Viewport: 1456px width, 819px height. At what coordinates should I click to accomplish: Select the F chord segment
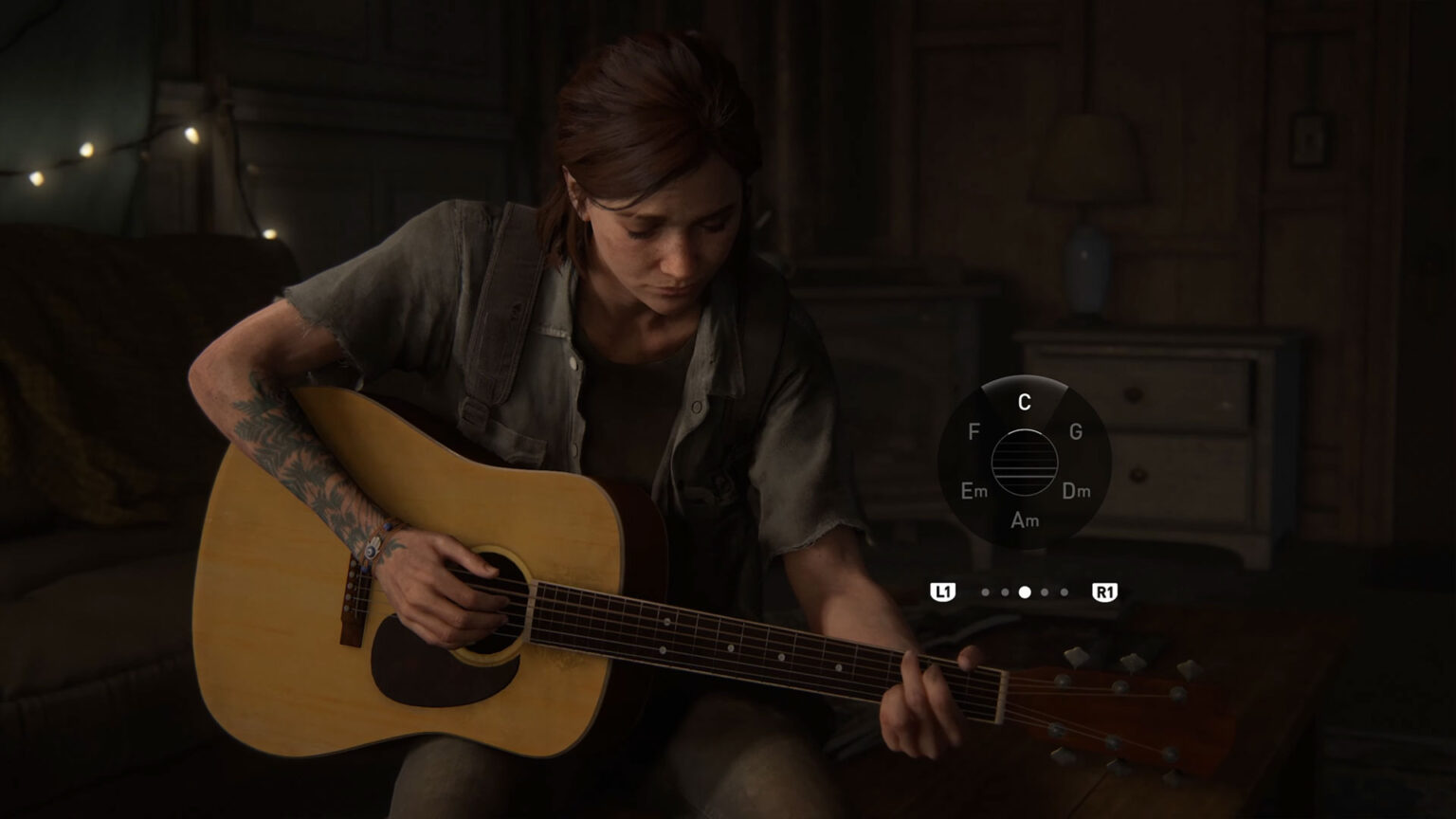click(x=974, y=432)
